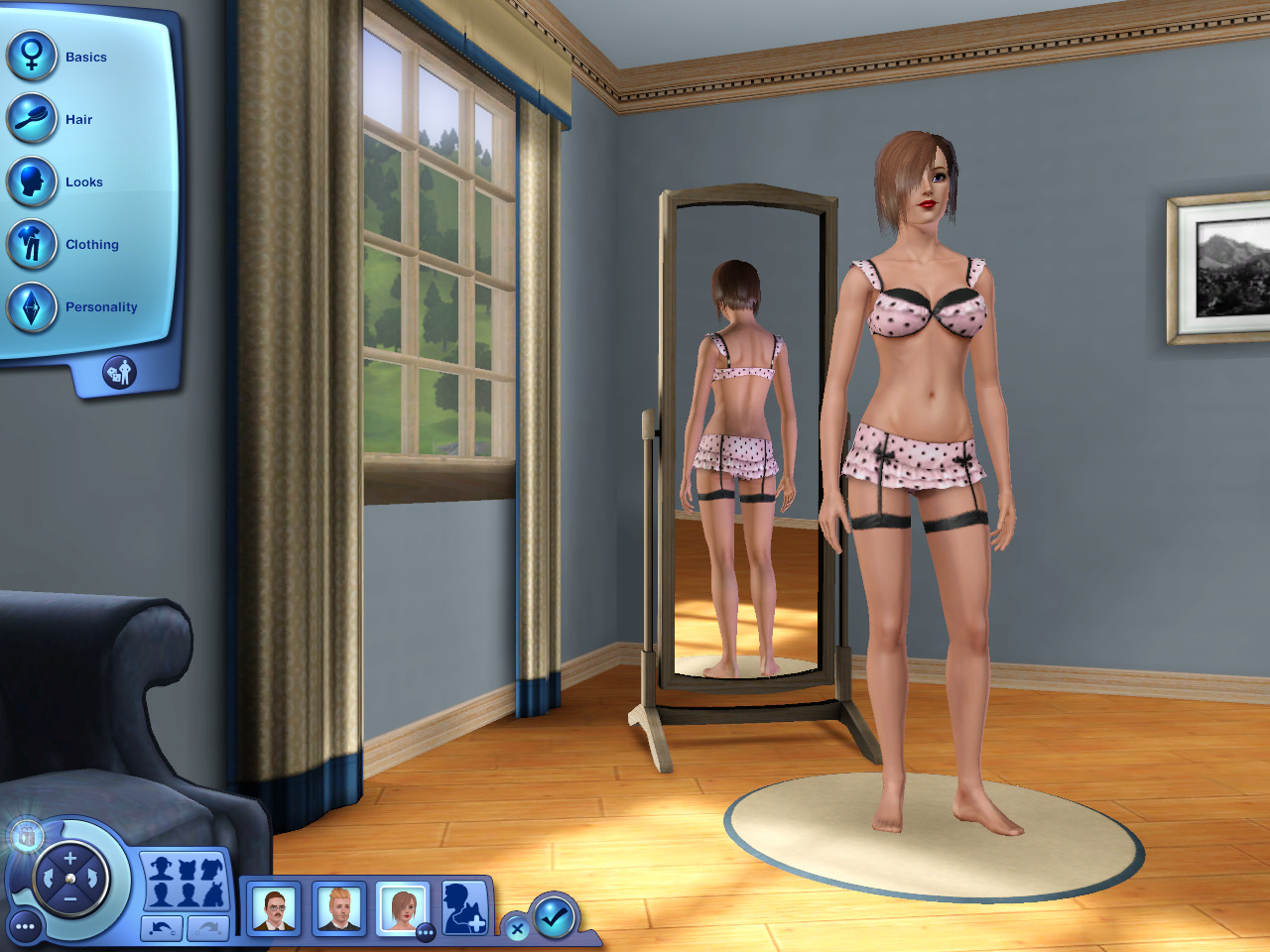Open the options menu in the bottom-left corner

click(x=26, y=927)
